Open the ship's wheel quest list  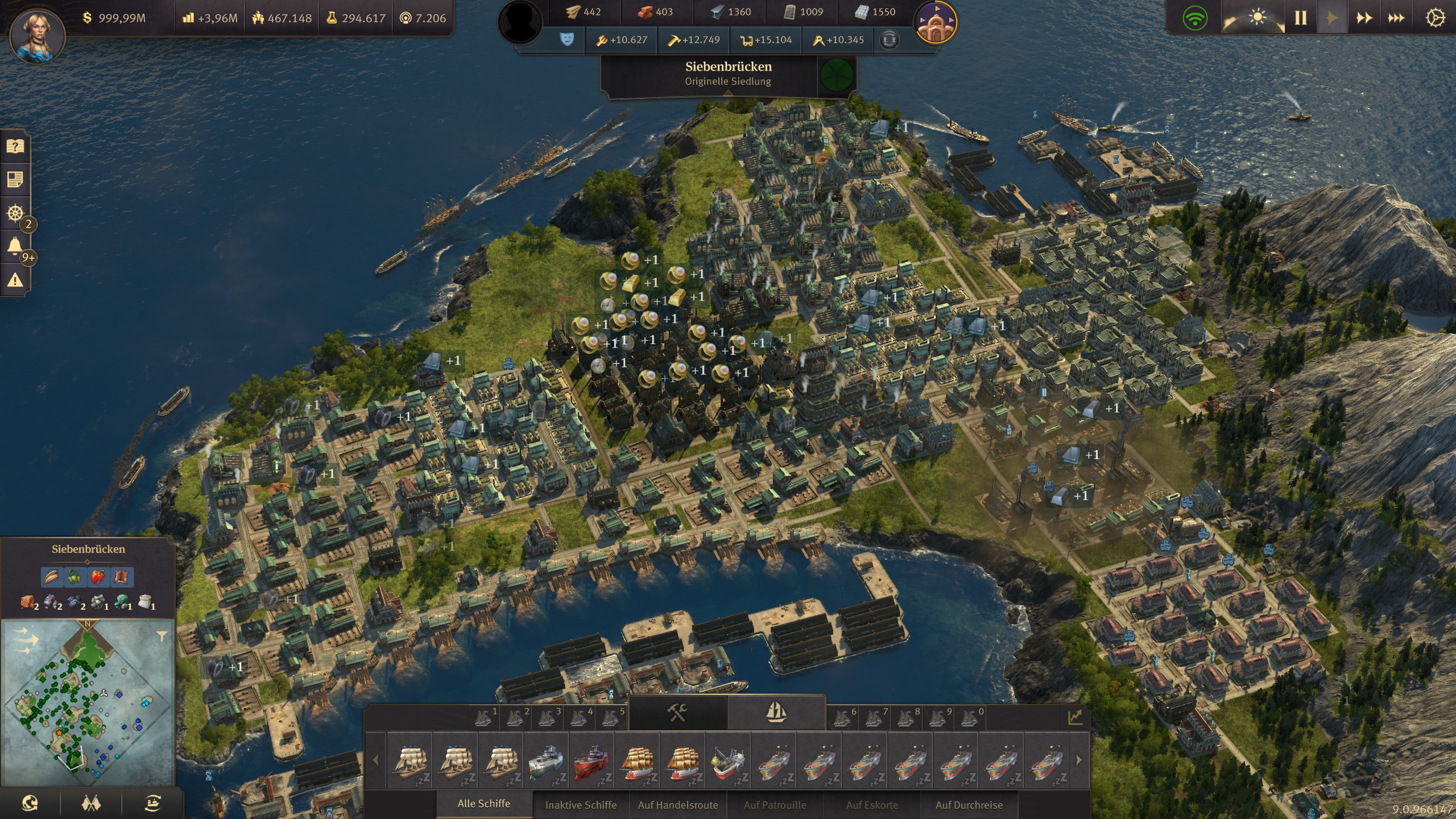15,213
